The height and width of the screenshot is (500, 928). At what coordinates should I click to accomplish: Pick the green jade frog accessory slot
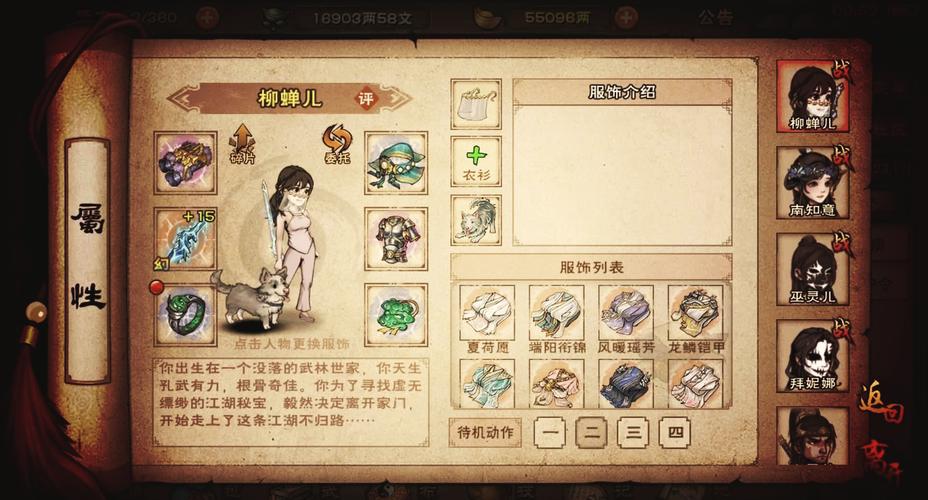396,314
